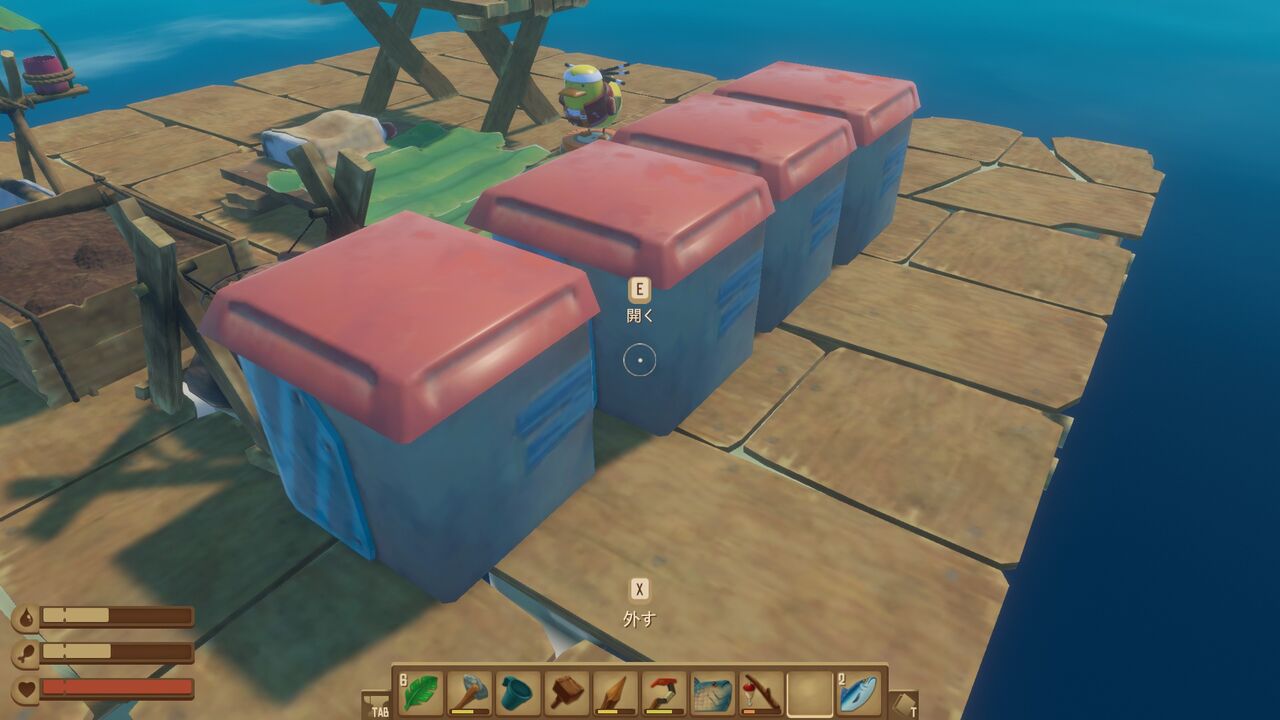Click the TAB inventory icon beside the hotbar
Screen dimensions: 1280x720
point(377,700)
